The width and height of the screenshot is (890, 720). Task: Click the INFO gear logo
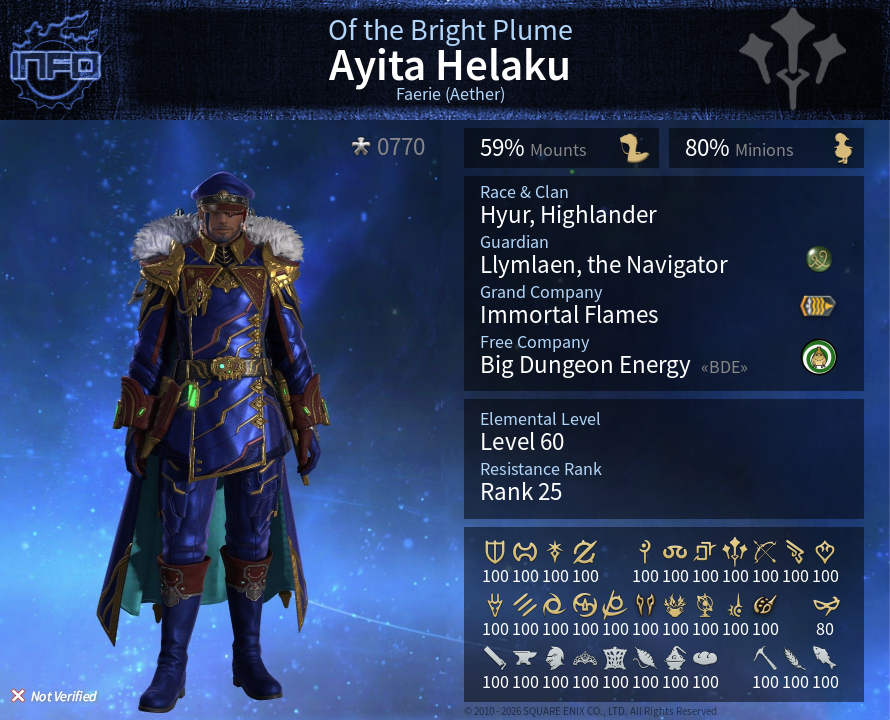tap(56, 64)
